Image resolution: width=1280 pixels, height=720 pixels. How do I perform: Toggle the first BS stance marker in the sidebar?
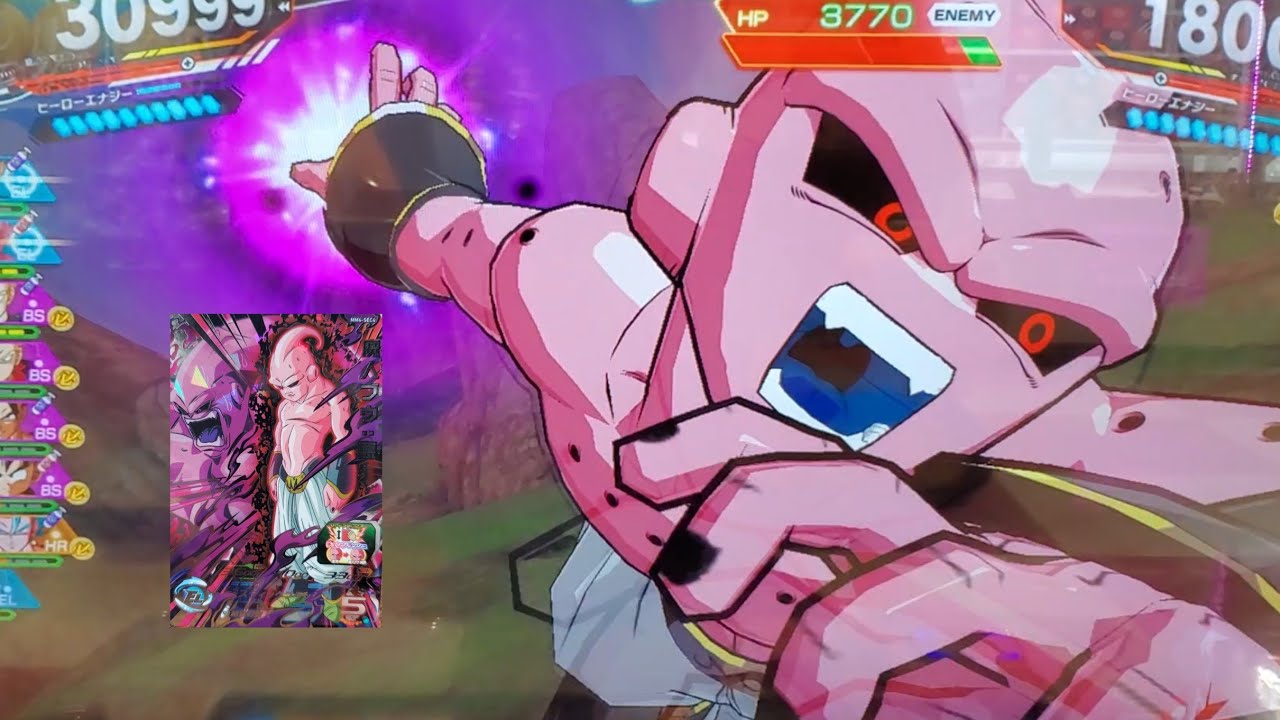tap(33, 315)
